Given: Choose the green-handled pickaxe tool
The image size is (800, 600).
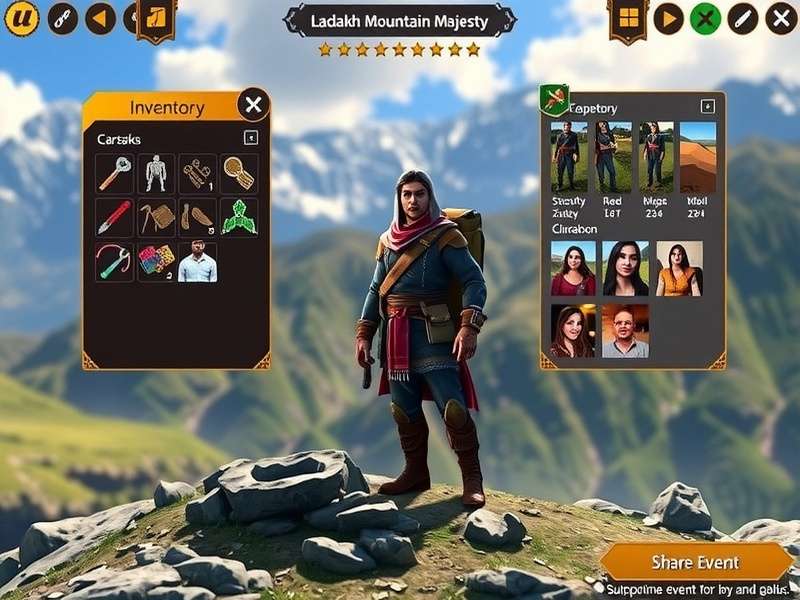Looking at the screenshot, I should pos(114,261).
